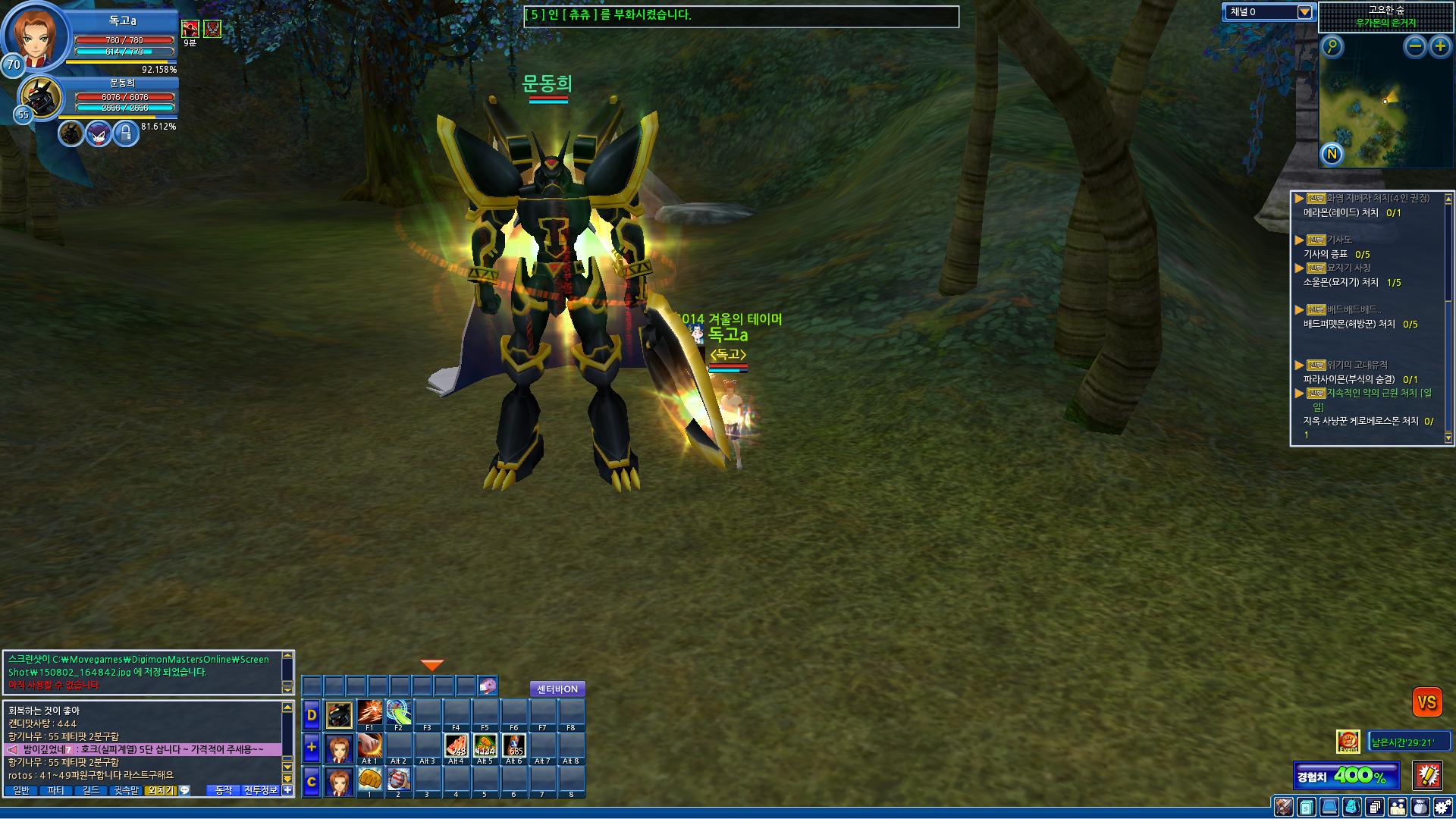Use the item in the Alt 4 slot
The image size is (1456, 819).
(x=456, y=747)
